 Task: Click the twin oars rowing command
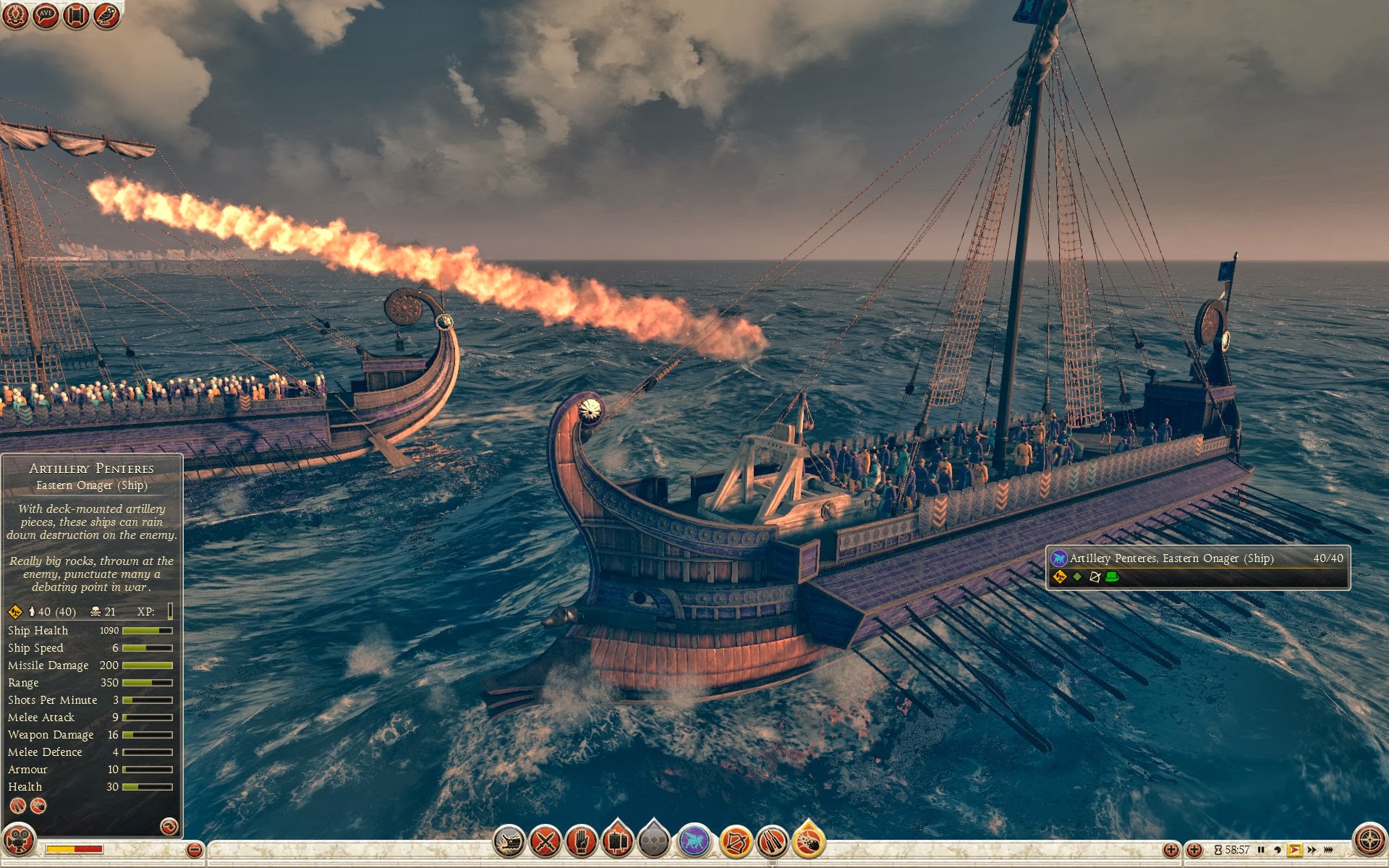[x=772, y=841]
